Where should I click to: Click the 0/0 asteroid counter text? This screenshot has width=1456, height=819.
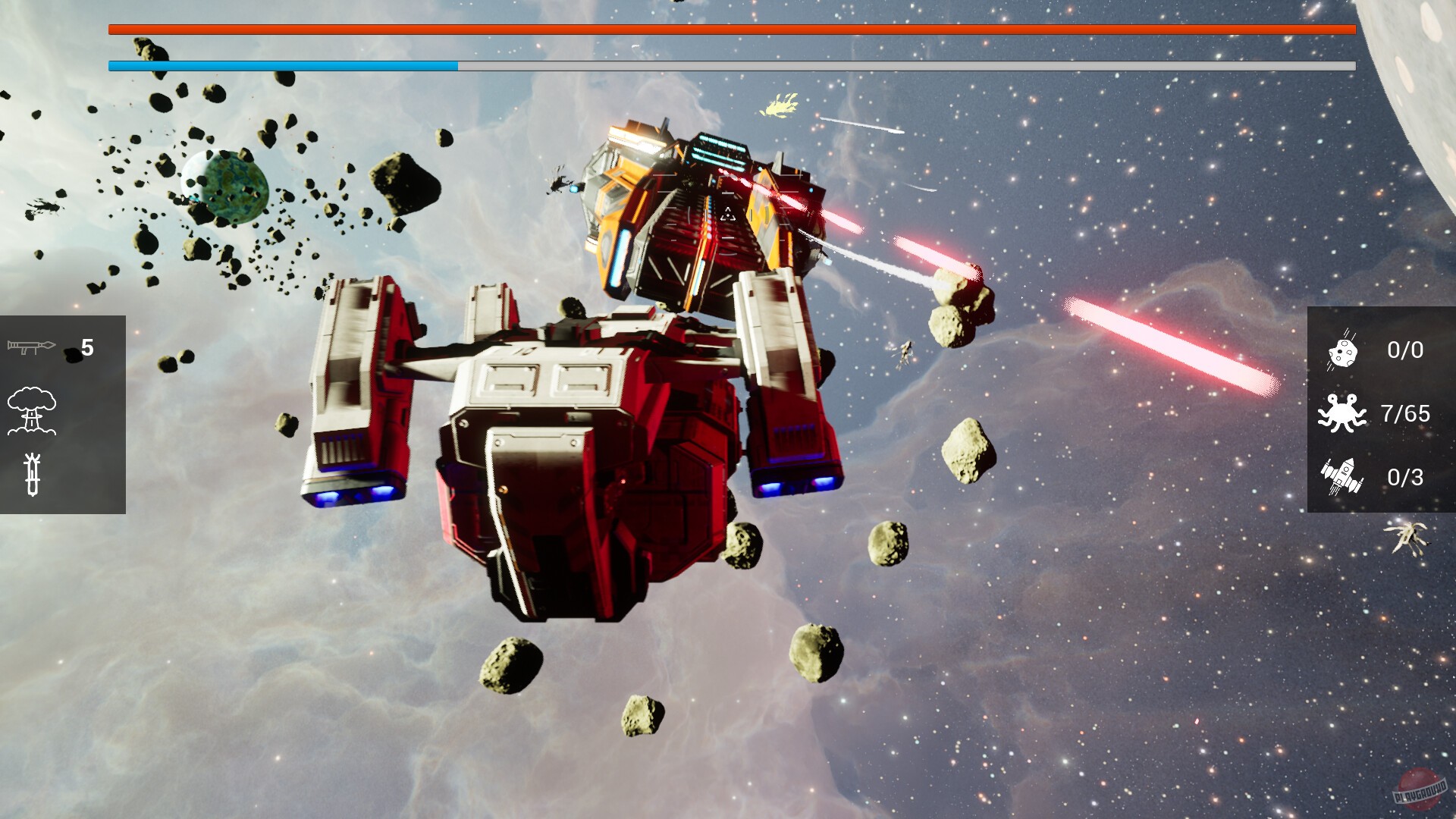[x=1403, y=350]
